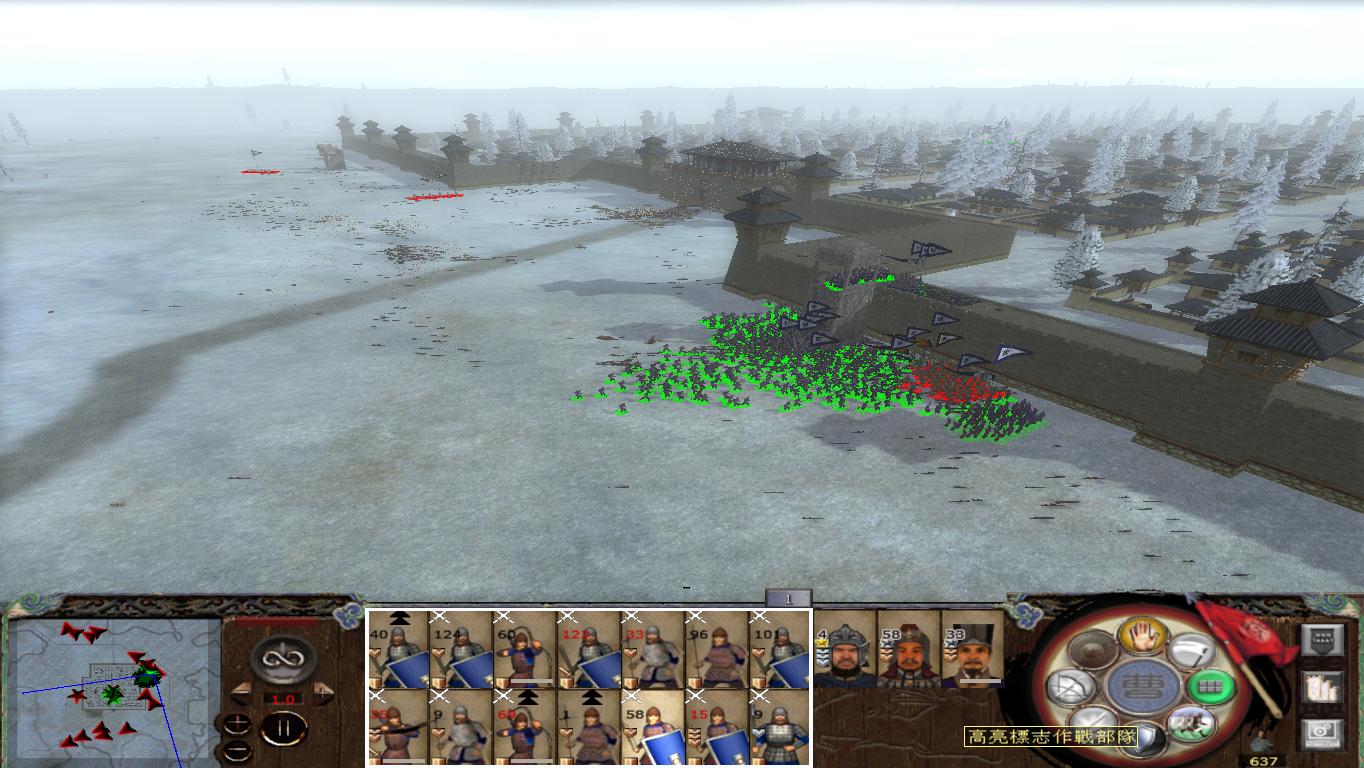Zoom the minimap out with minus button
1364x768 pixels.
click(x=237, y=750)
